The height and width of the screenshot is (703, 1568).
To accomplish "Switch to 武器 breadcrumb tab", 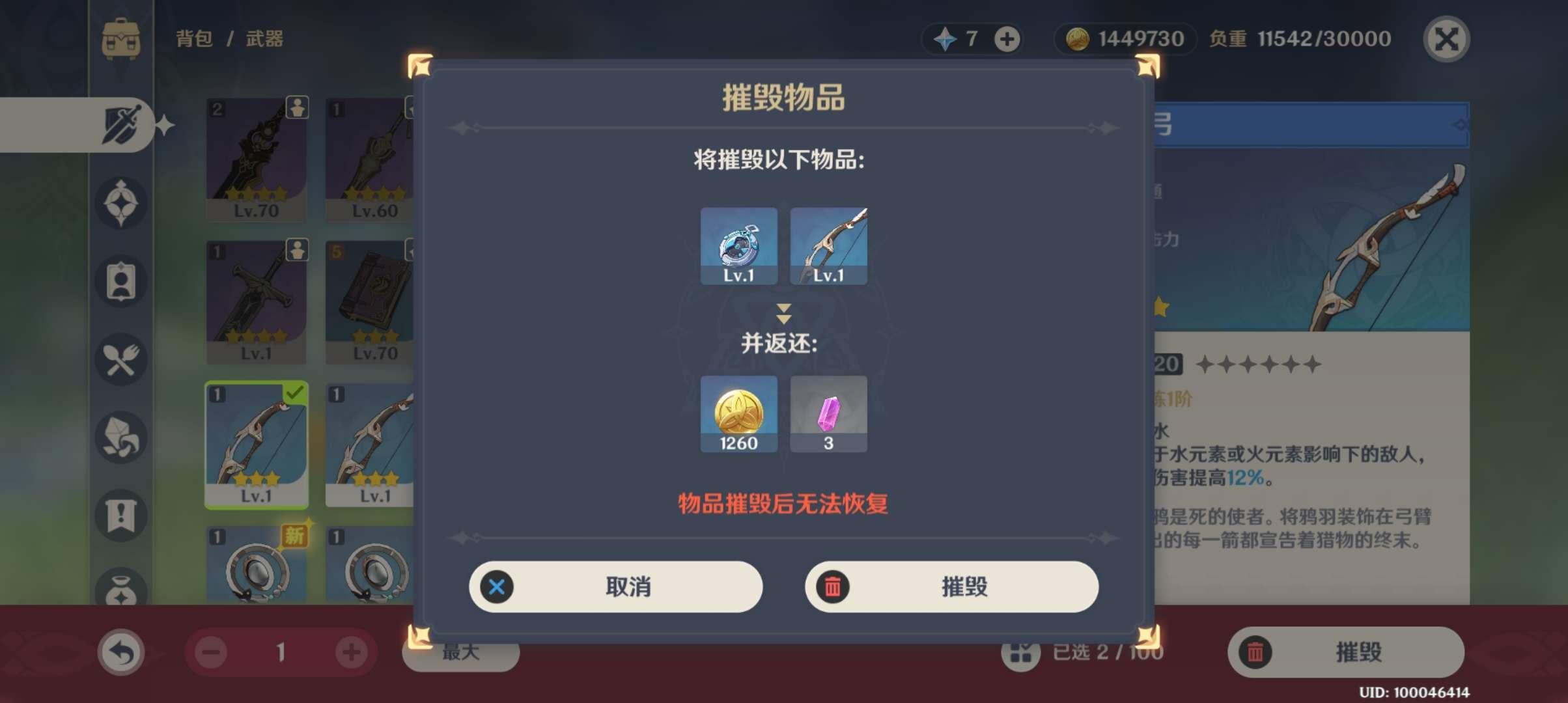I will click(267, 38).
